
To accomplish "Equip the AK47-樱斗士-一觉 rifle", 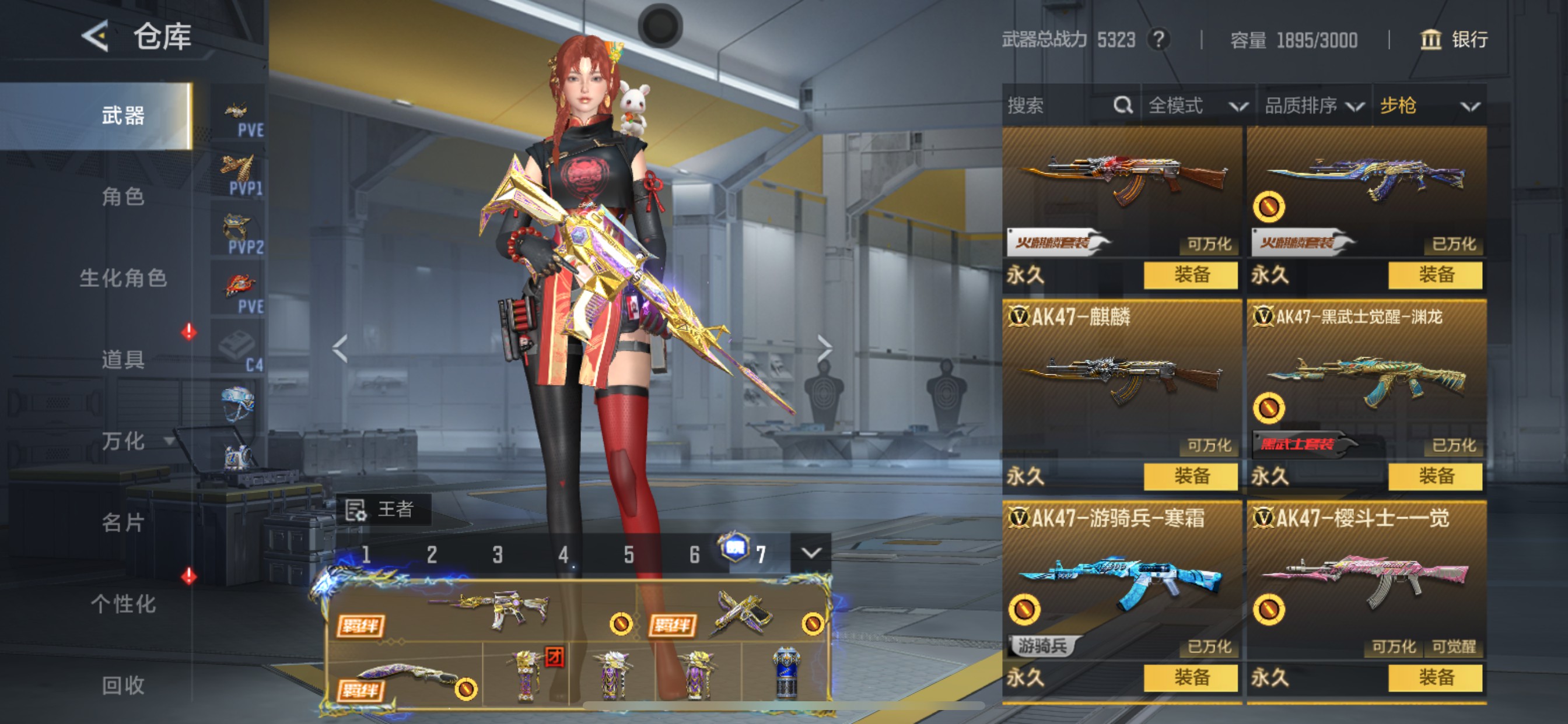I will tap(1434, 677).
